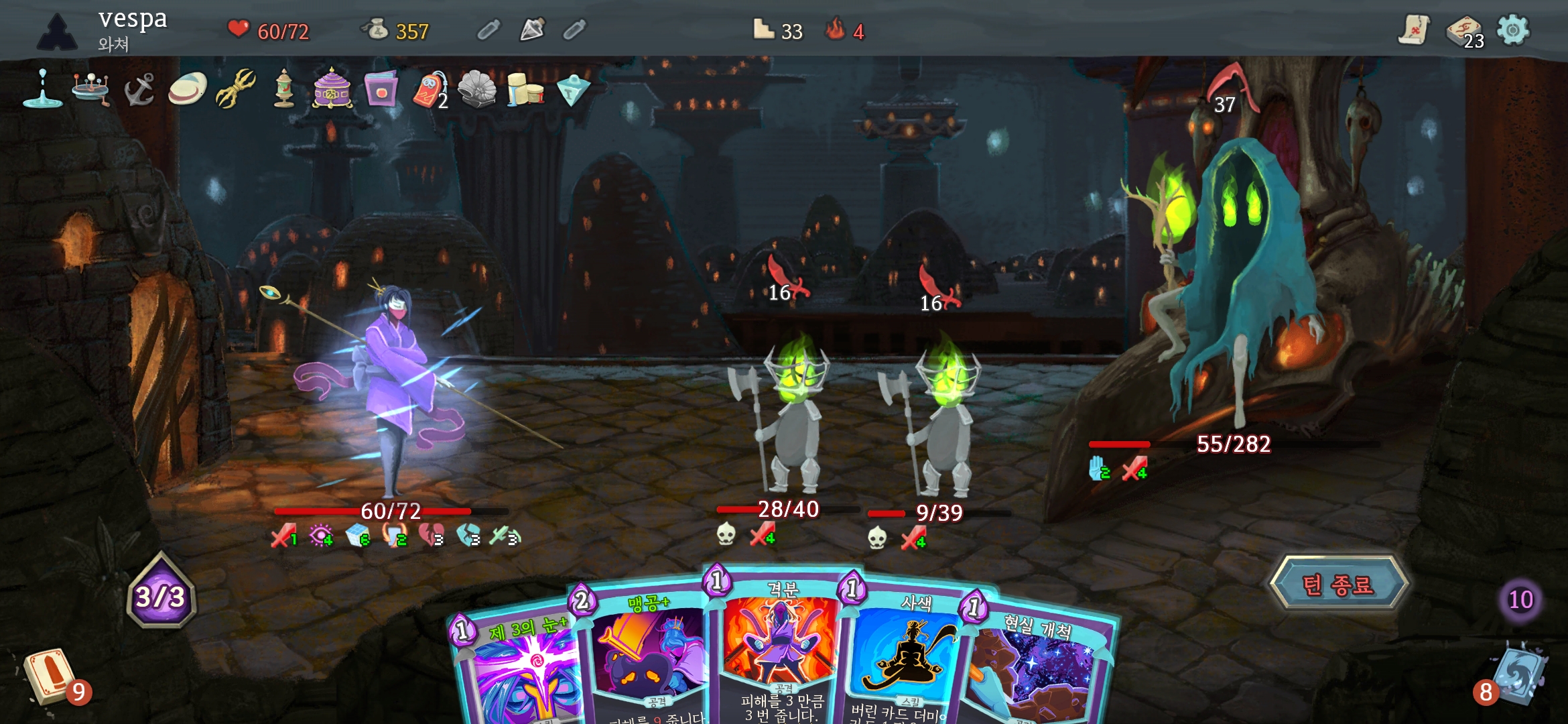
Task: Inspect the anchor relic
Action: (x=139, y=90)
